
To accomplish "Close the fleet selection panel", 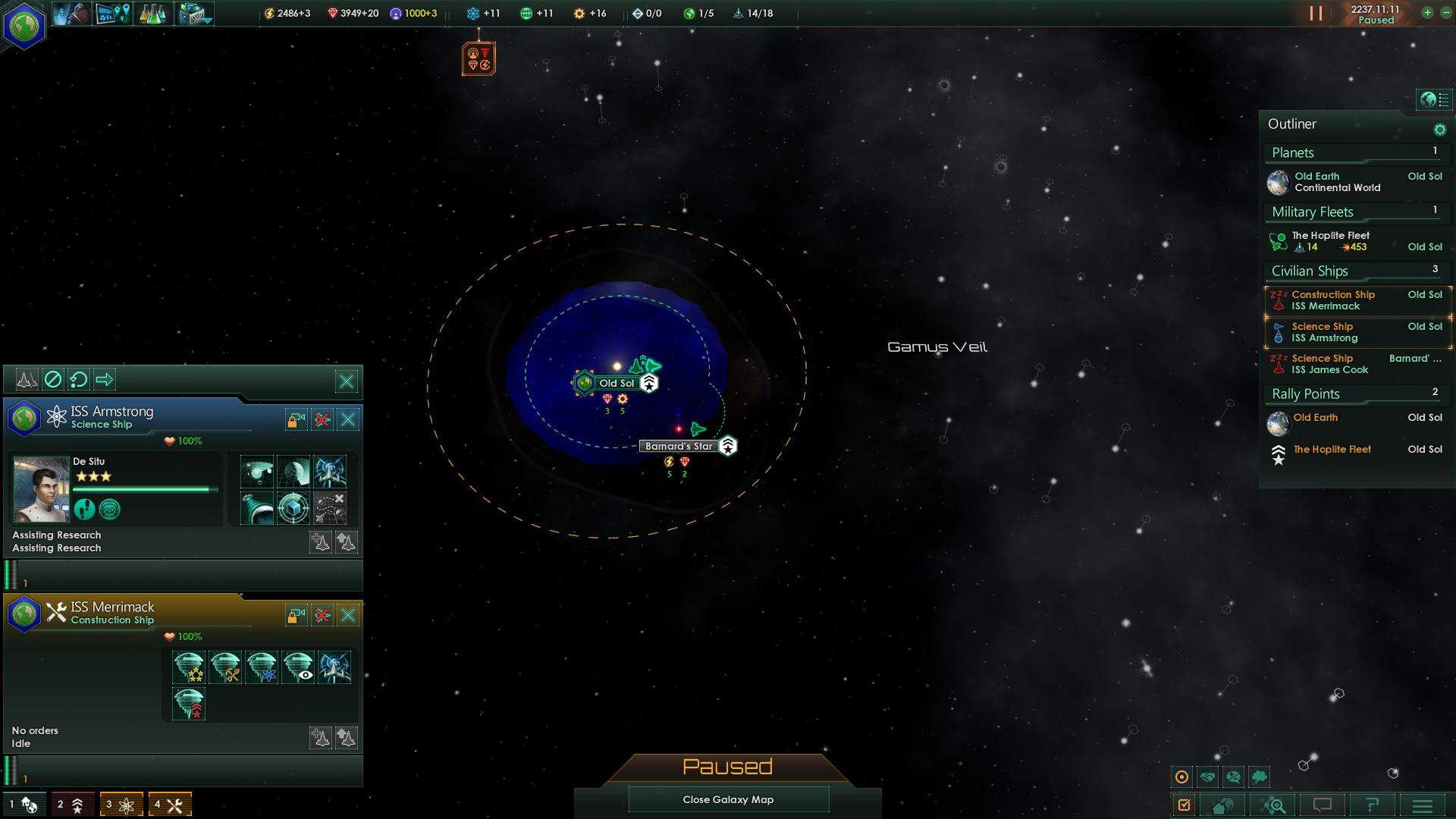I will coord(347,381).
